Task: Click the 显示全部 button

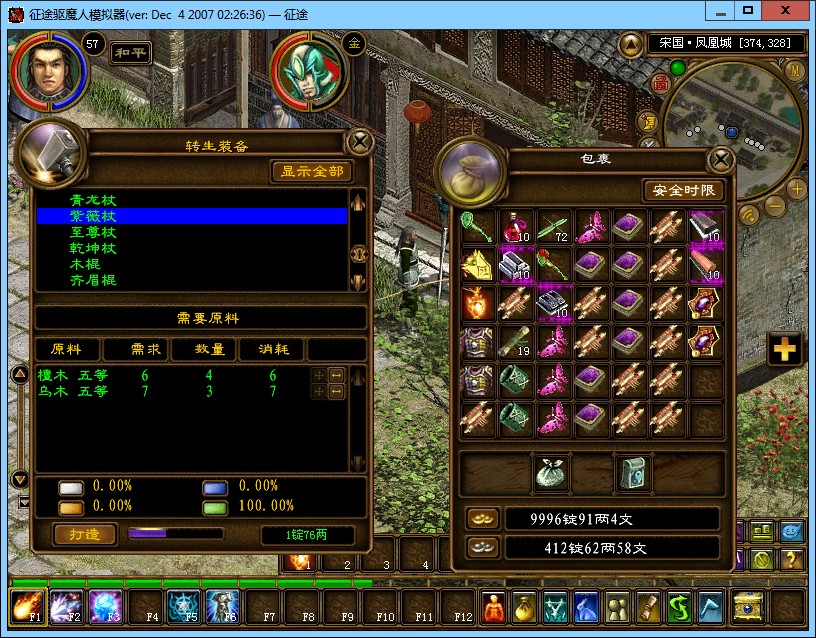Action: (311, 171)
